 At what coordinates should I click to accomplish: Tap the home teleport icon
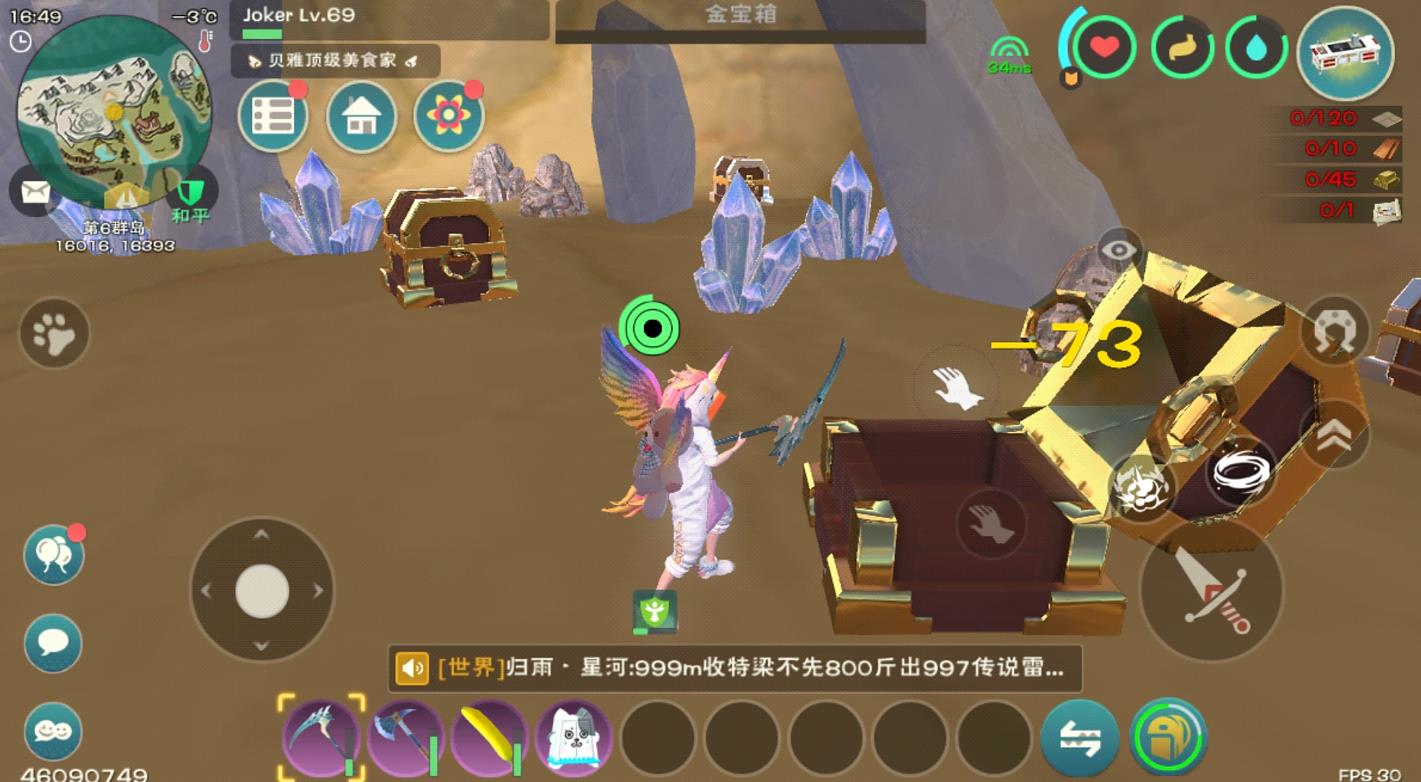pos(361,116)
